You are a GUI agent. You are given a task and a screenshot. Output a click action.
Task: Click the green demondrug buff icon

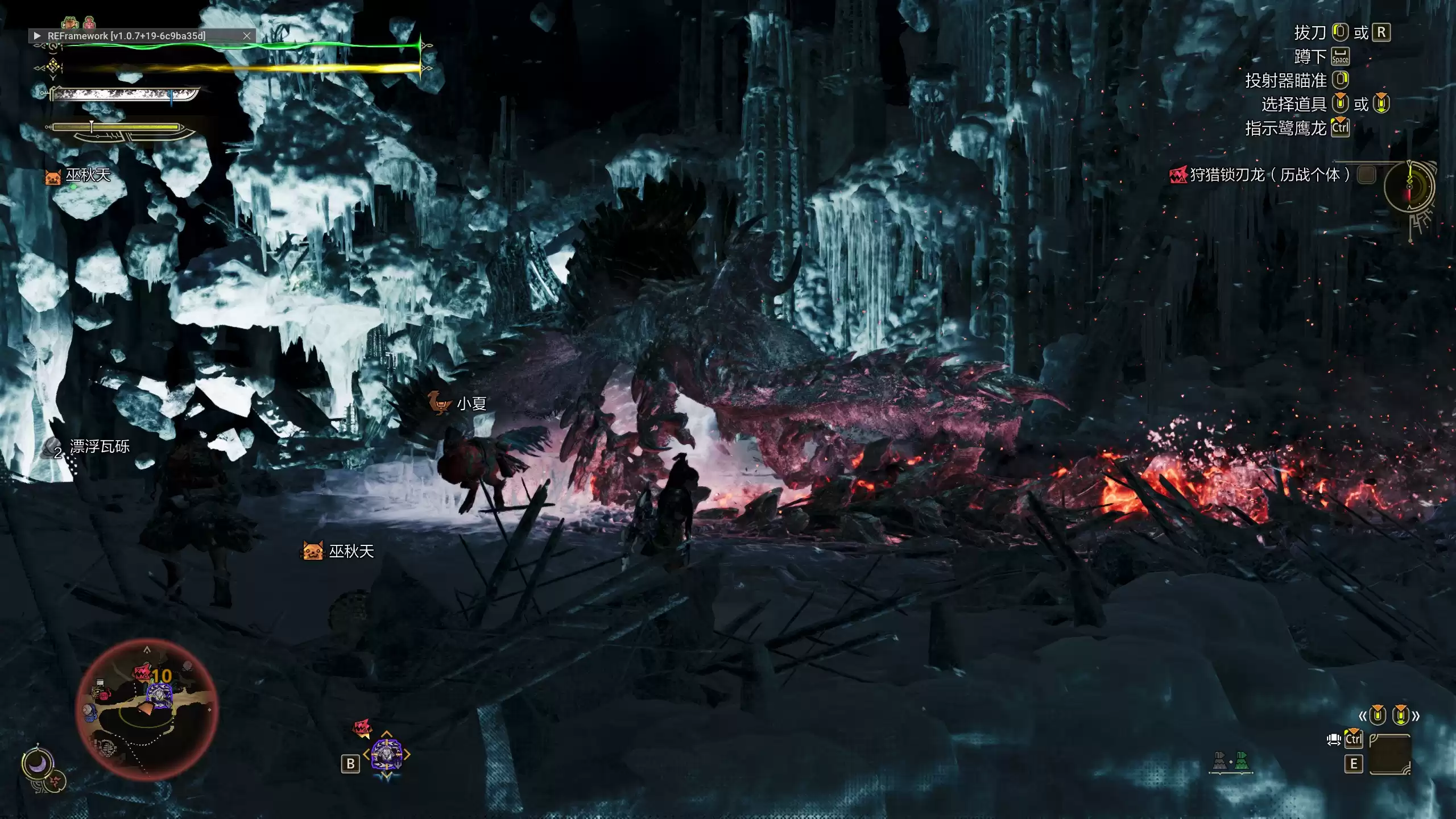tap(70, 23)
